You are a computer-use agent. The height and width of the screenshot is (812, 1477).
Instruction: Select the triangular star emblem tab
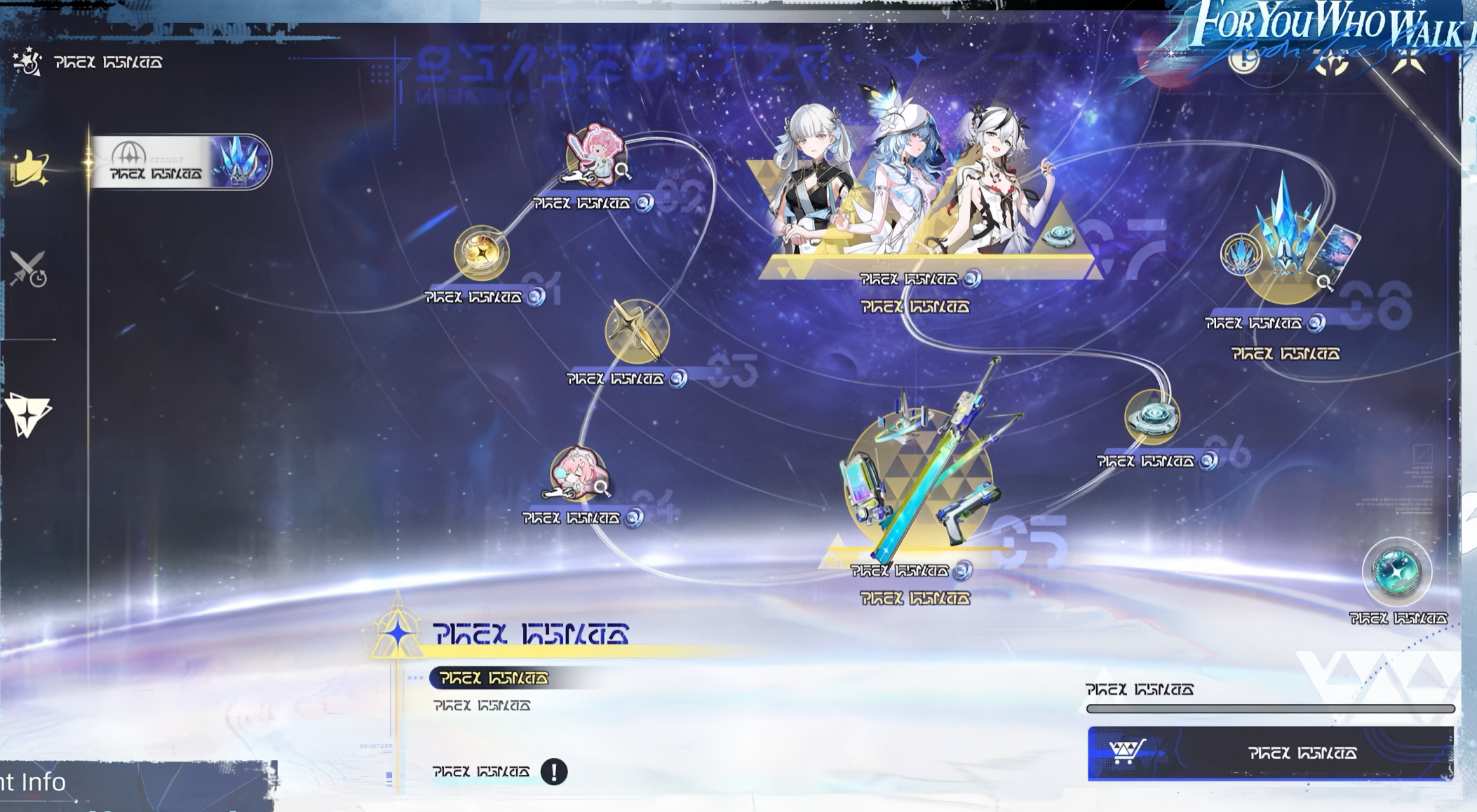tap(28, 414)
